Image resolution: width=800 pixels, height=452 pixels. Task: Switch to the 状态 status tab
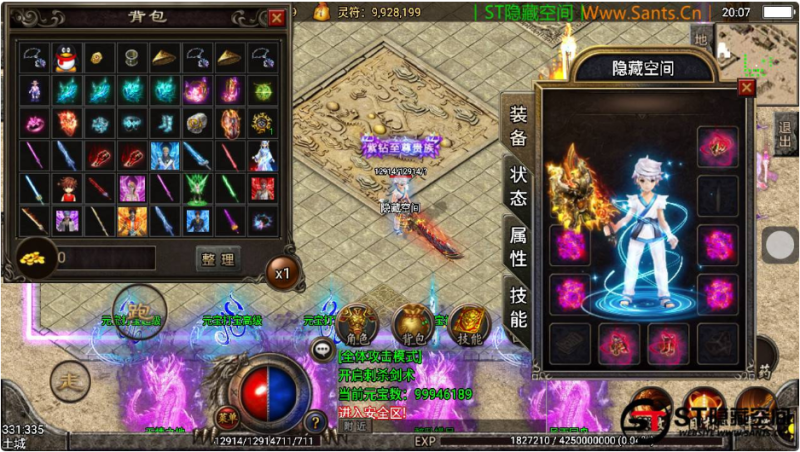coord(518,184)
